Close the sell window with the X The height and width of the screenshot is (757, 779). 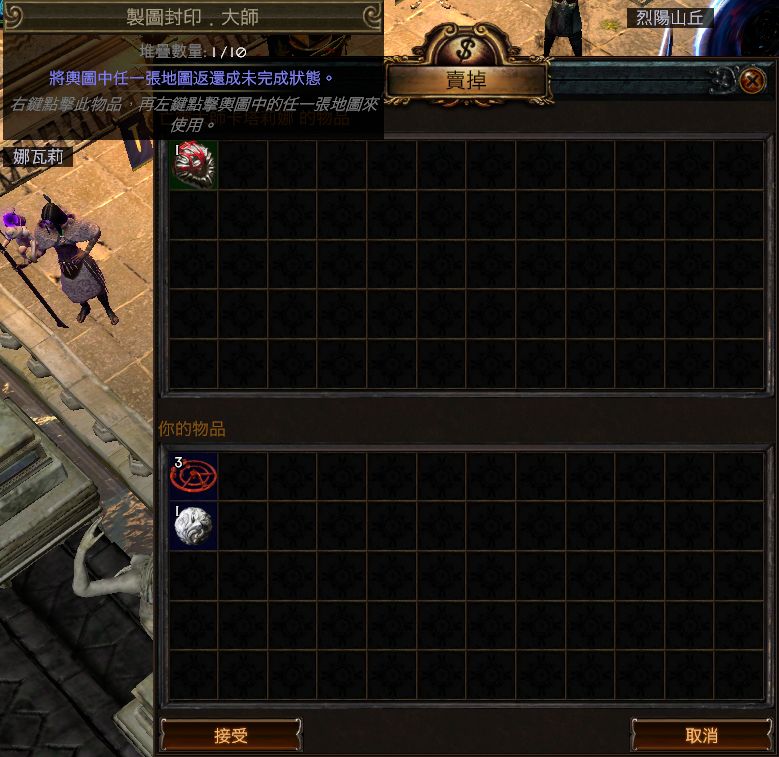click(x=752, y=80)
